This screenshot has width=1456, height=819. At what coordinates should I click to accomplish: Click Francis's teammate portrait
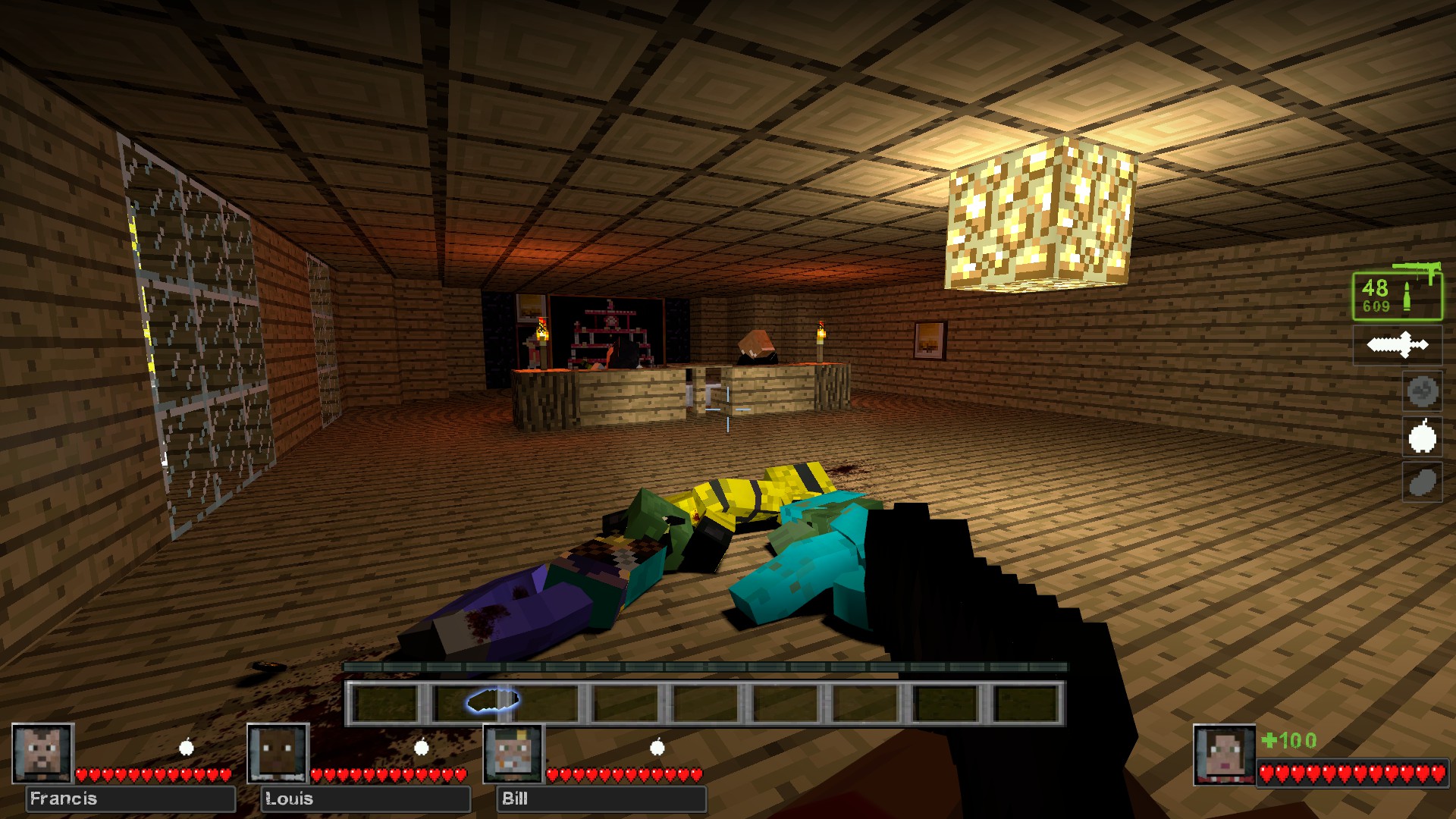tap(42, 753)
